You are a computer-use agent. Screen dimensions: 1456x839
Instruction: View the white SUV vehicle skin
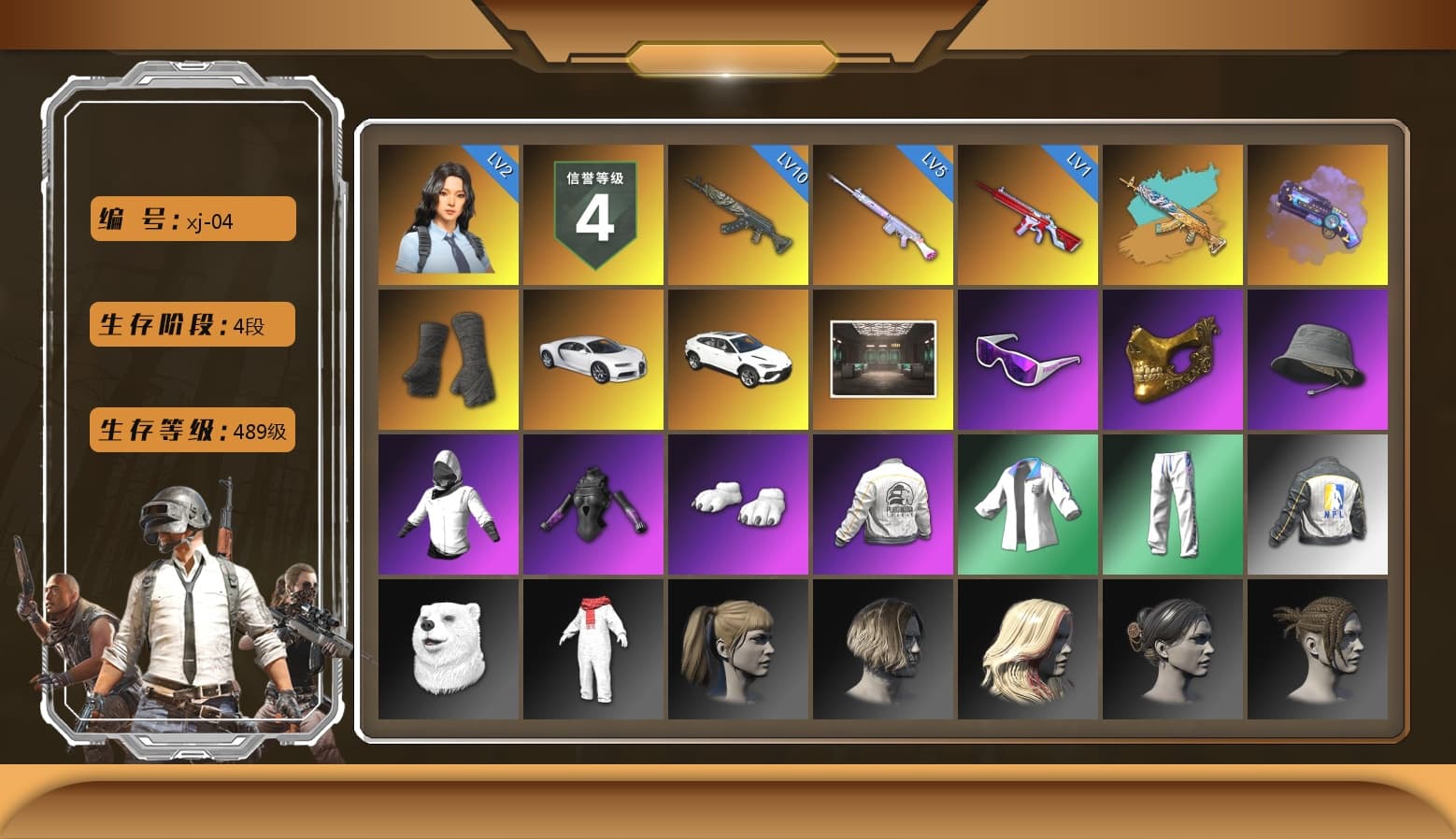(738, 360)
